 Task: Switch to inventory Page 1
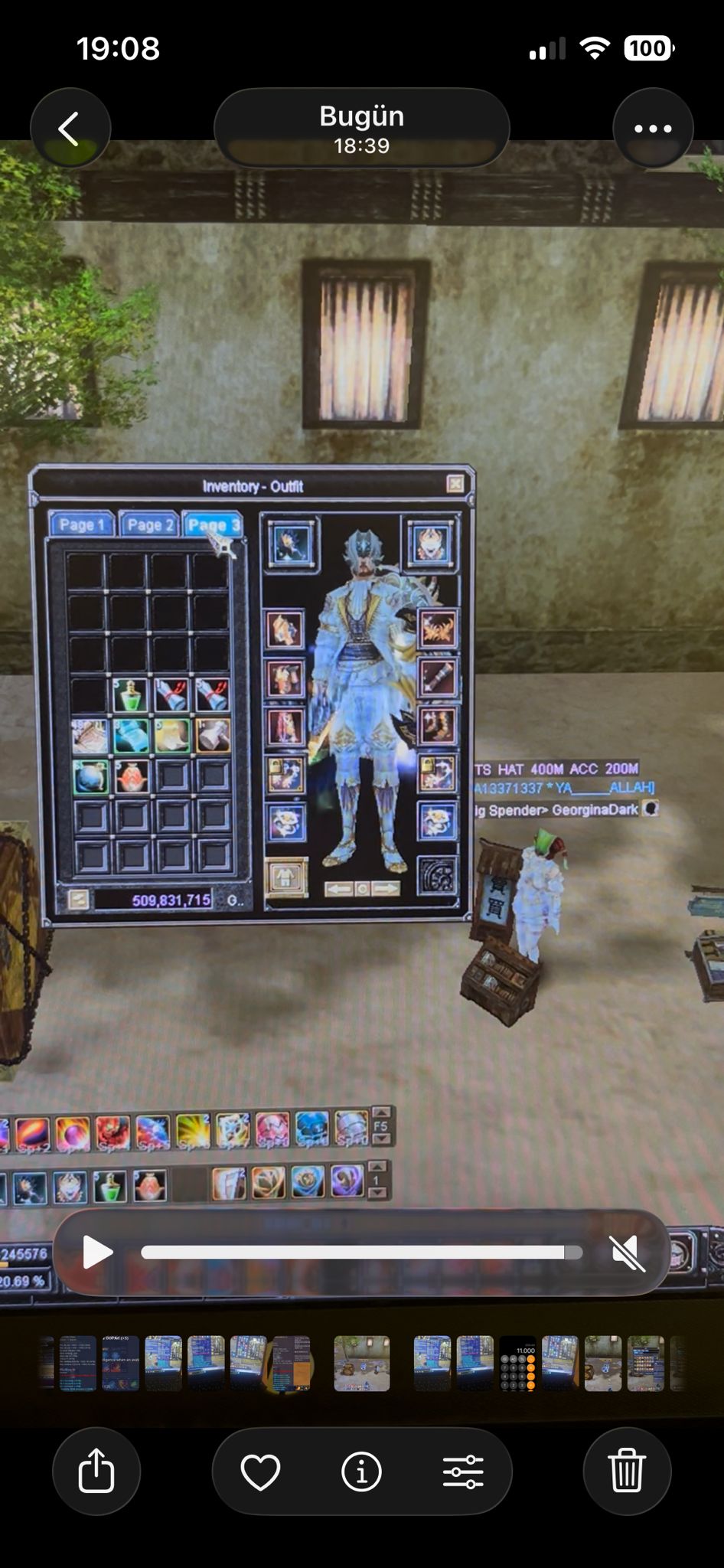(x=81, y=524)
